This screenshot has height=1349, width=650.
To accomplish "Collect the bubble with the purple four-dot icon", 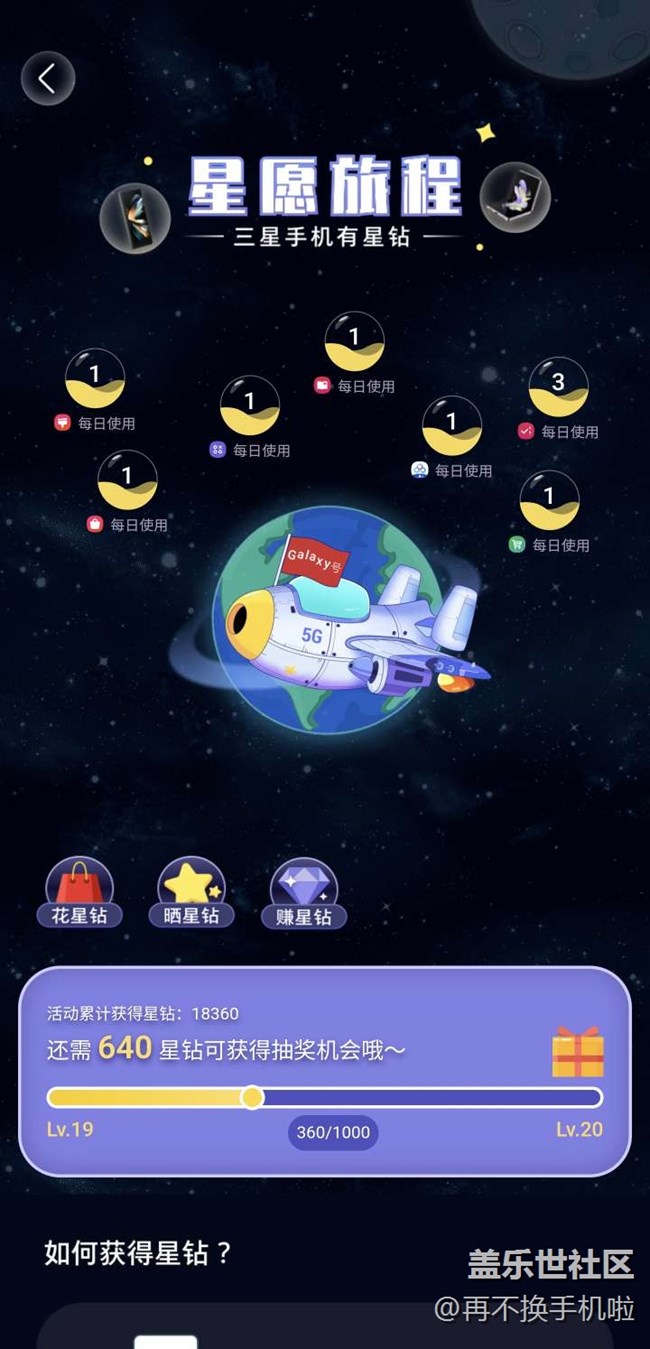I will 249,405.
